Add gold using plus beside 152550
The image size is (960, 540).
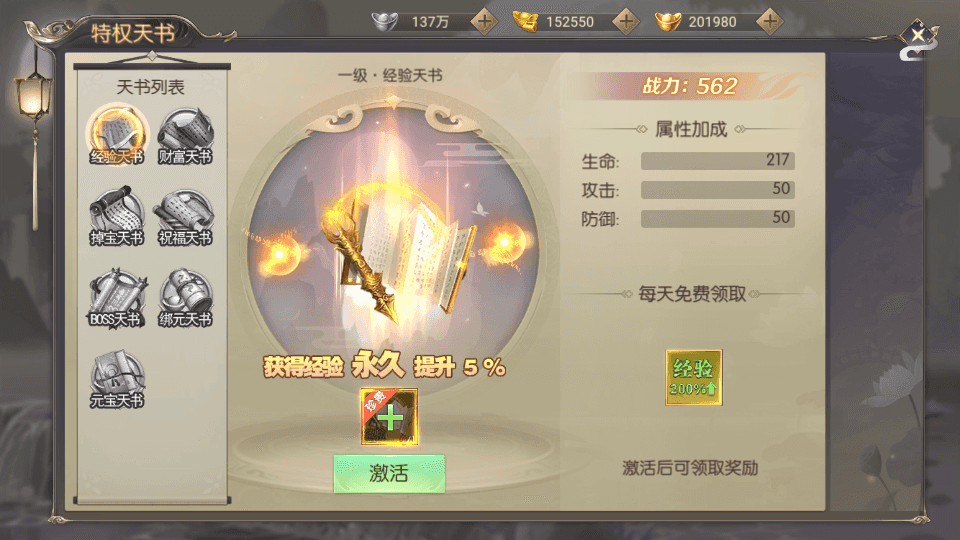(x=626, y=21)
